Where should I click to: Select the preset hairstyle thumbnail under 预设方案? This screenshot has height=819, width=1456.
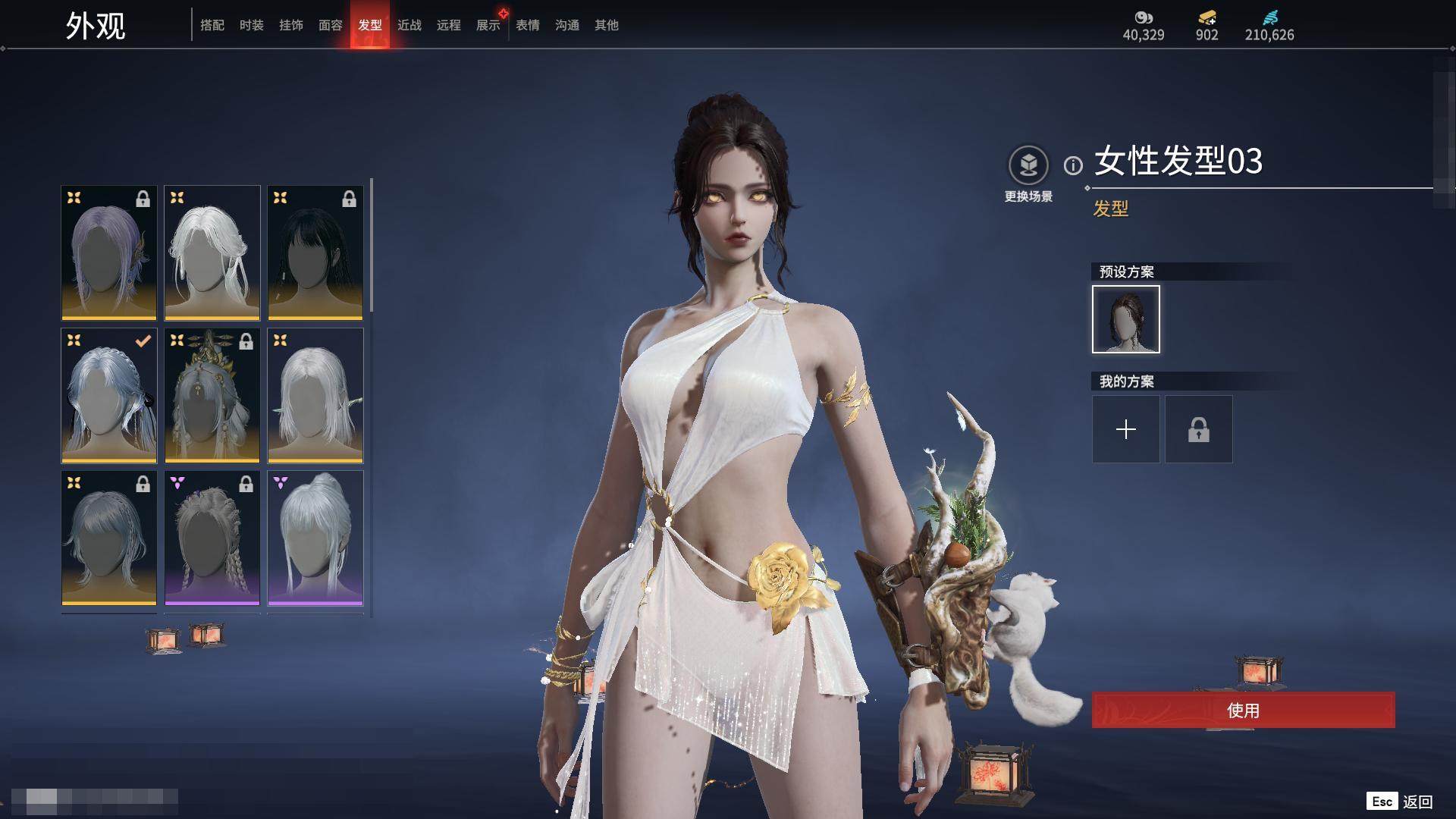pyautogui.click(x=1125, y=319)
